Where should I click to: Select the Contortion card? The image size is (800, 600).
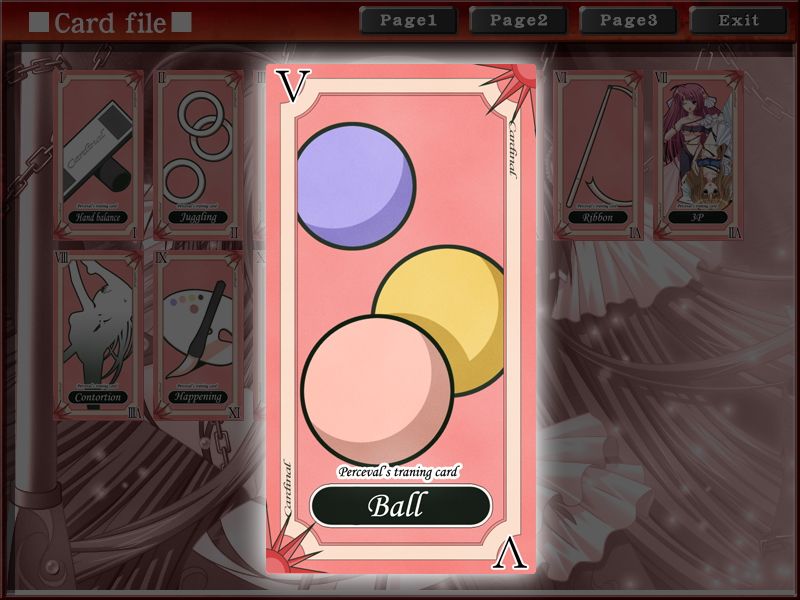(x=97, y=335)
